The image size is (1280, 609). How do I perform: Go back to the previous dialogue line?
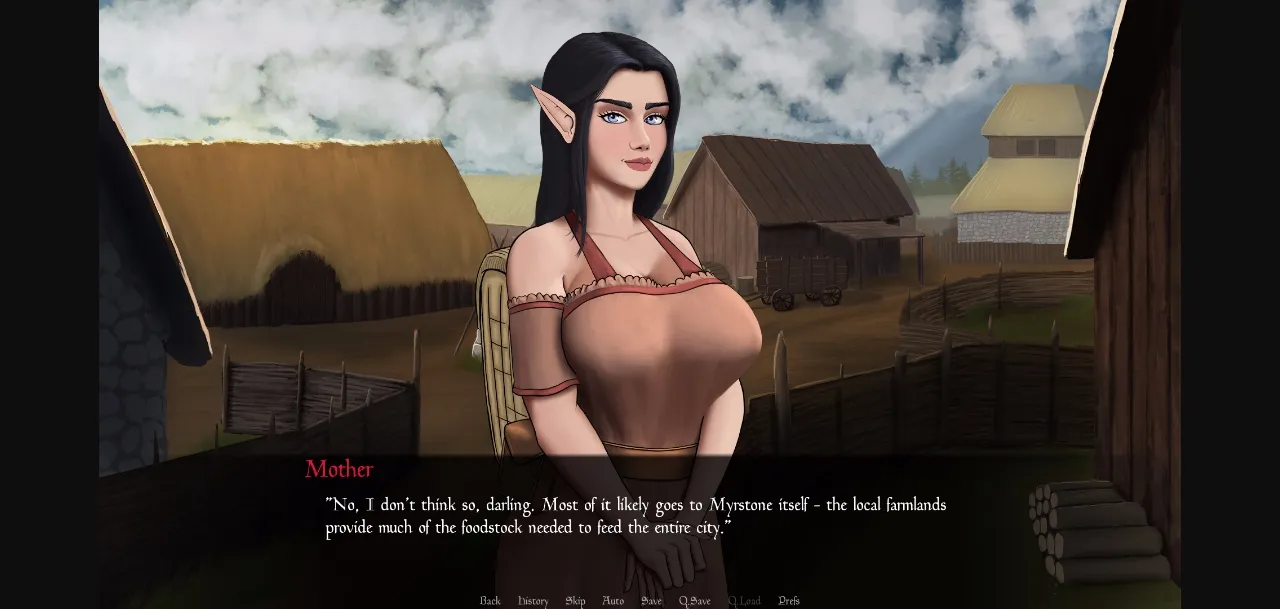[x=490, y=601]
